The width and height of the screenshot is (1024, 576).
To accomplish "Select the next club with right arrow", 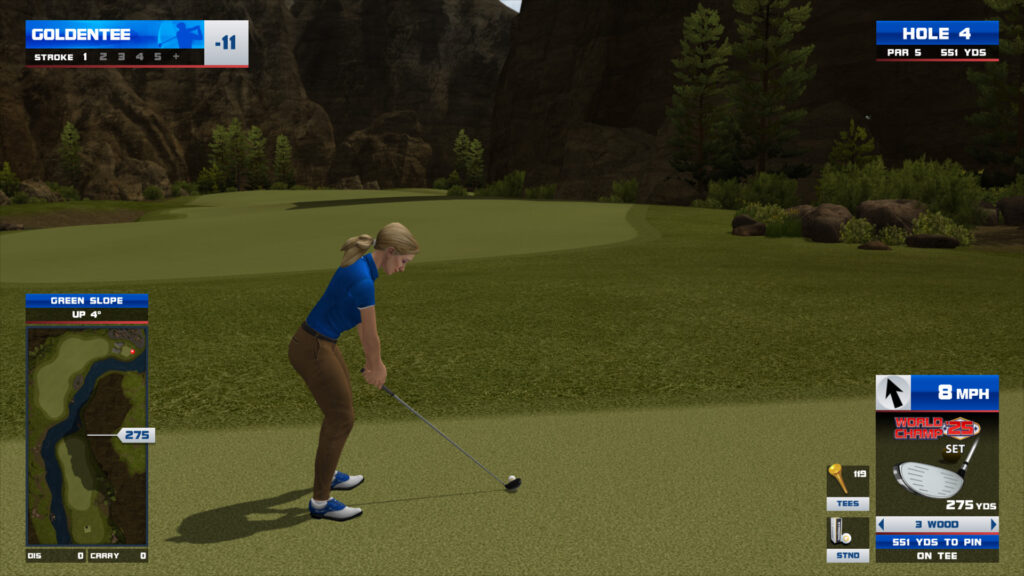I will [993, 524].
